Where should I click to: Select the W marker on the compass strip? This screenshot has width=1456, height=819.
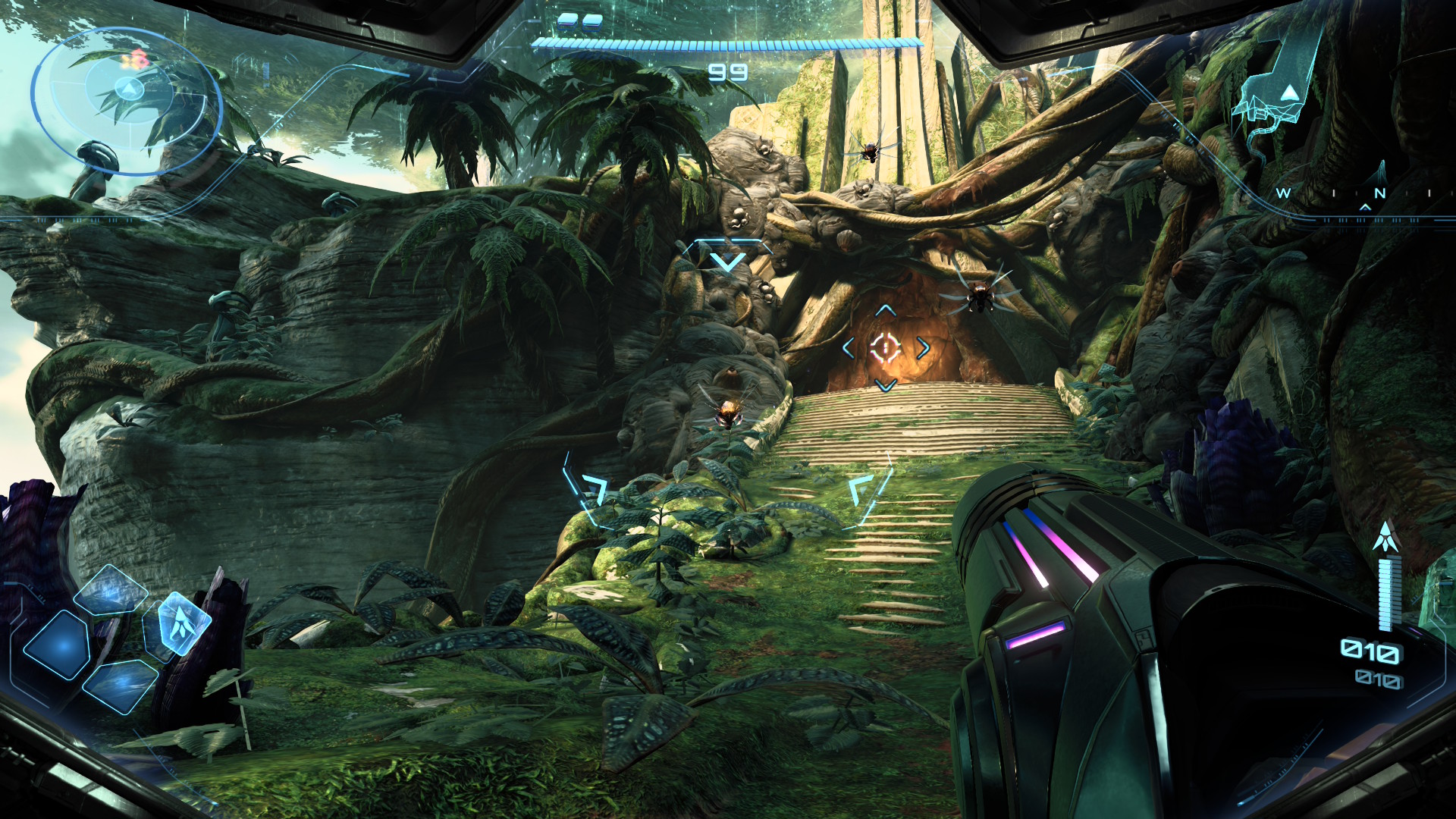tap(1282, 193)
